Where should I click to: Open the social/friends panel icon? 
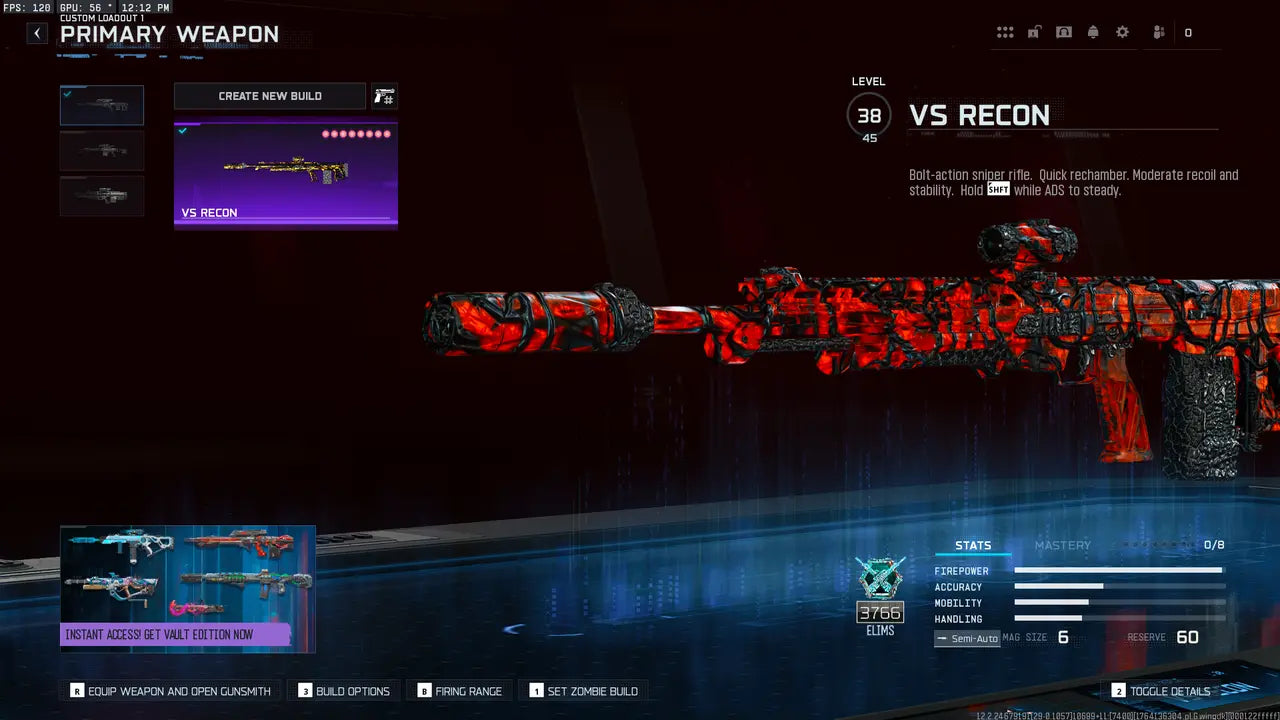[x=1157, y=32]
